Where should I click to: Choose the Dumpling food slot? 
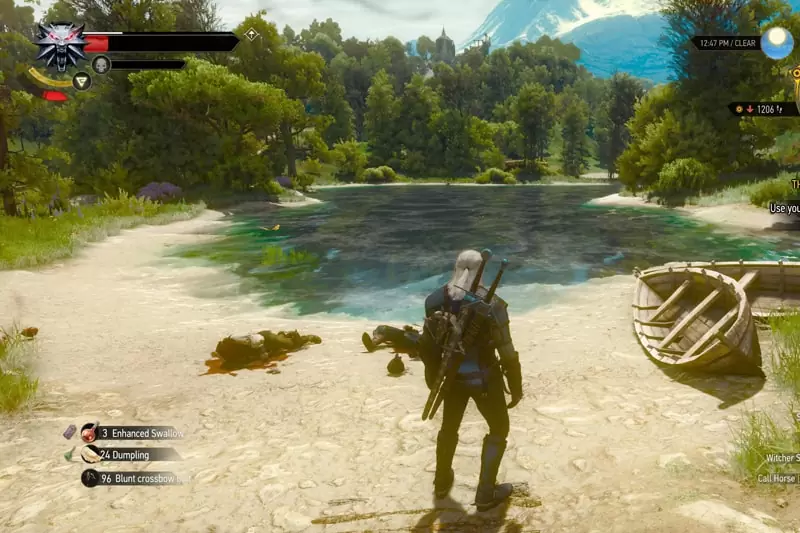point(91,455)
